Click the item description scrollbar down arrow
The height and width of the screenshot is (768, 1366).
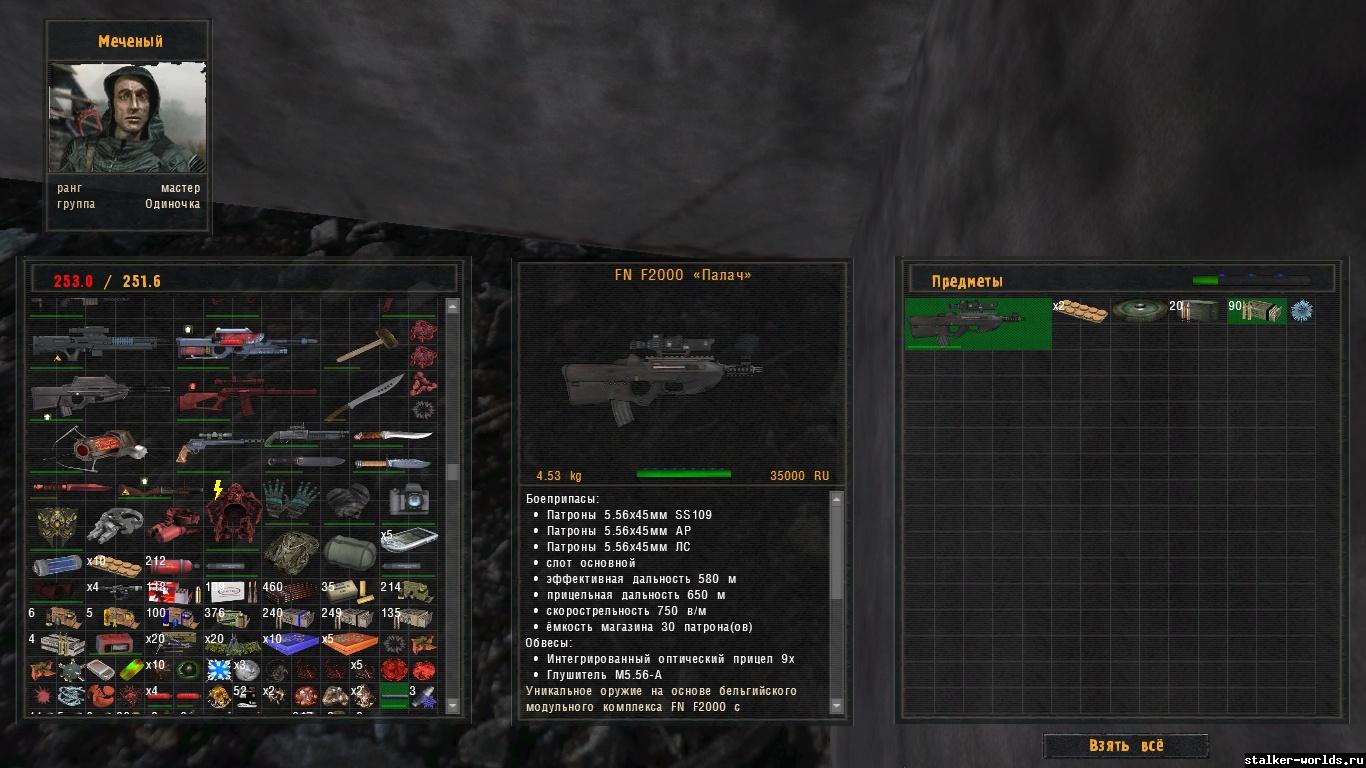tap(837, 706)
